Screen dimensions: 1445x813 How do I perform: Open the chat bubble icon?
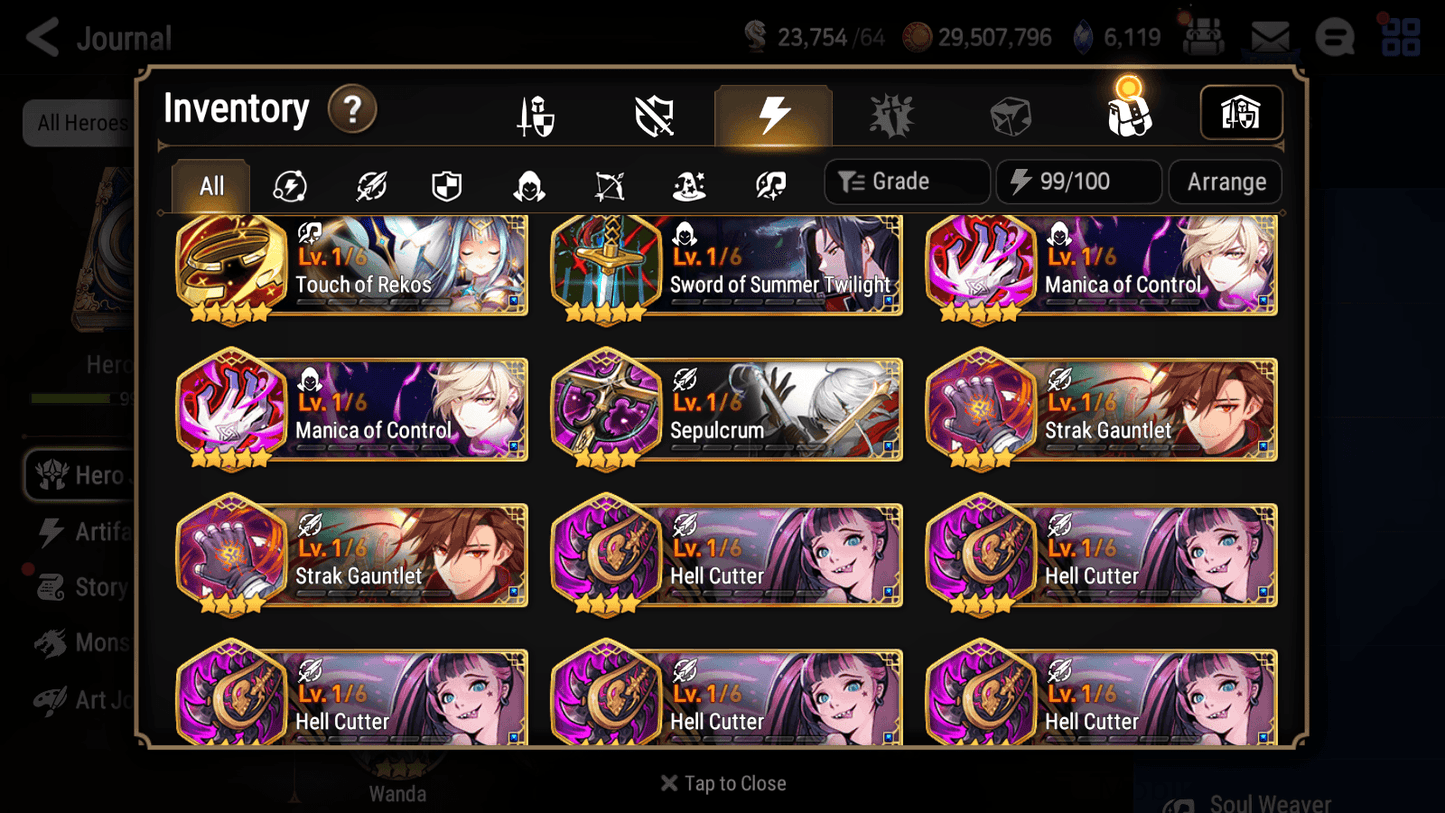(x=1334, y=37)
